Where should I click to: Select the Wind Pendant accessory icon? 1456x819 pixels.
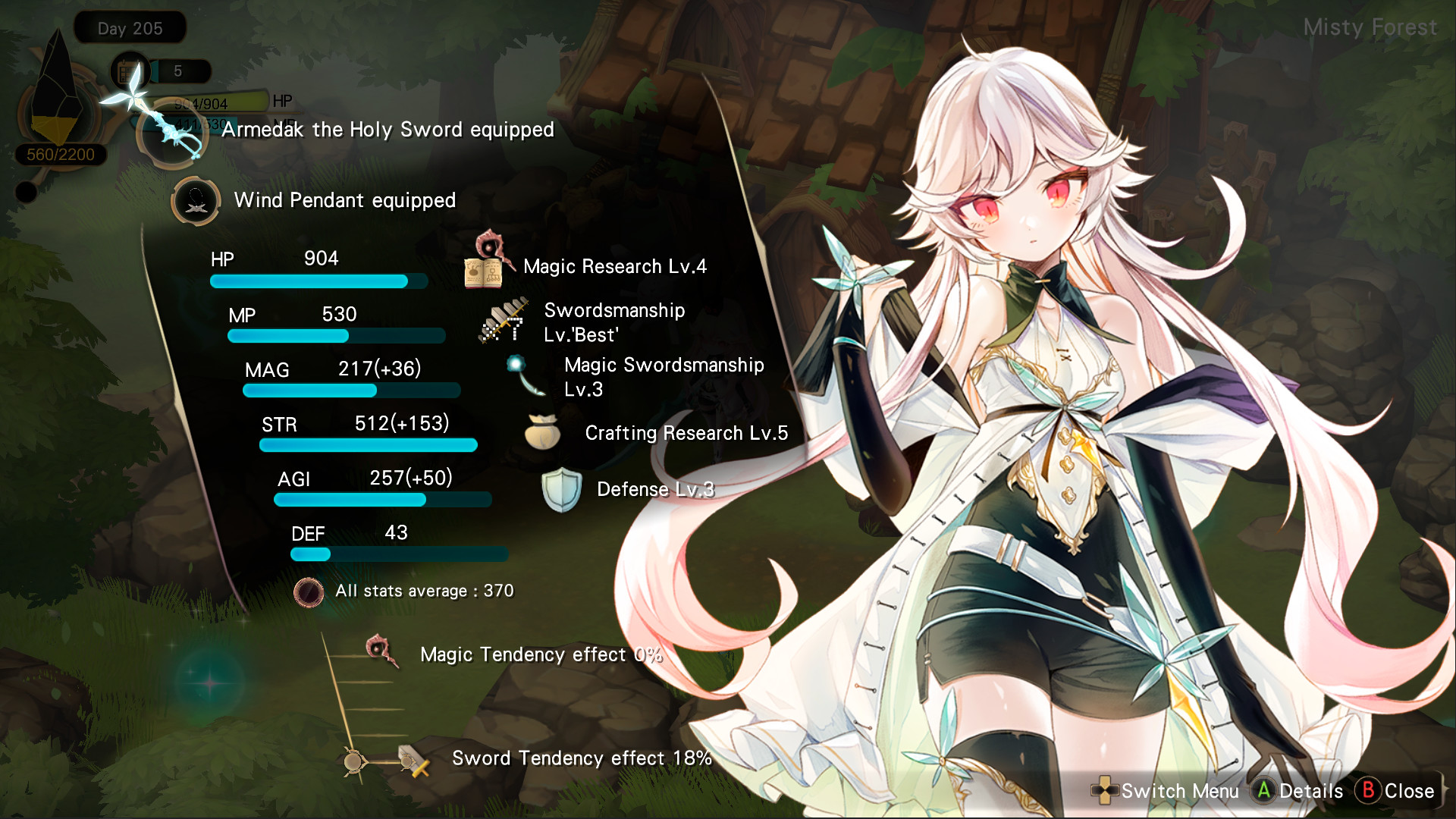tap(196, 202)
